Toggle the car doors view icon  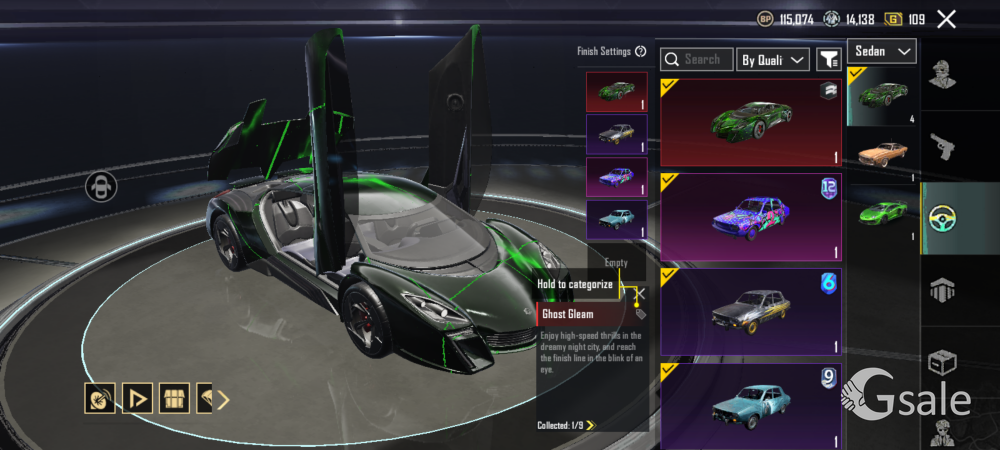100,186
